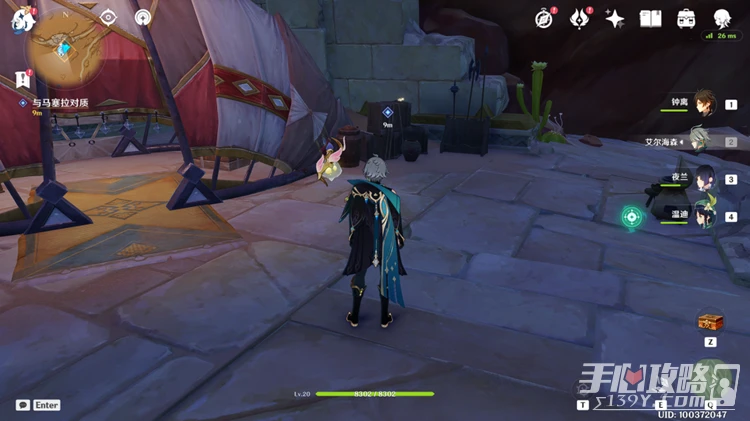This screenshot has height=421, width=750.
Task: Open the backpack inventory
Action: 686,18
